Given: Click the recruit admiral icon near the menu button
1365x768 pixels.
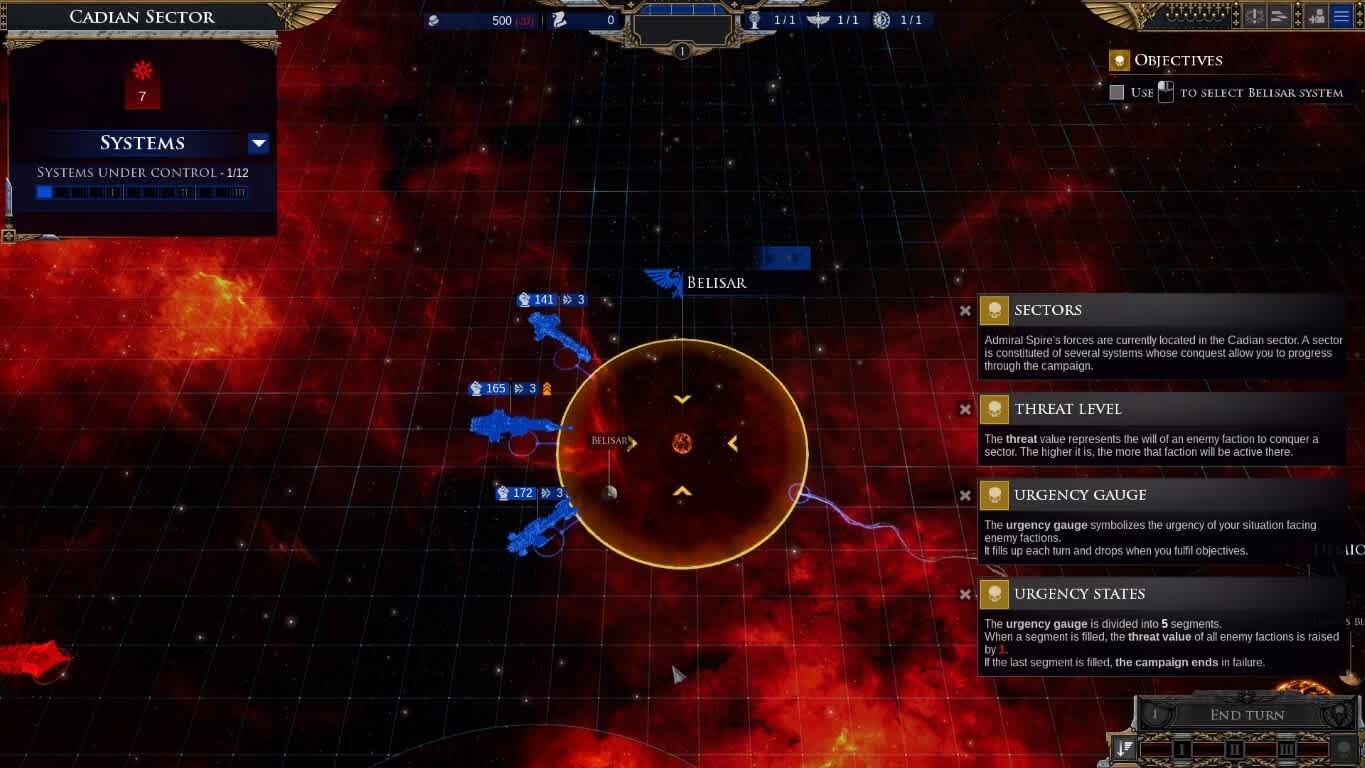Looking at the screenshot, I should coord(1317,16).
